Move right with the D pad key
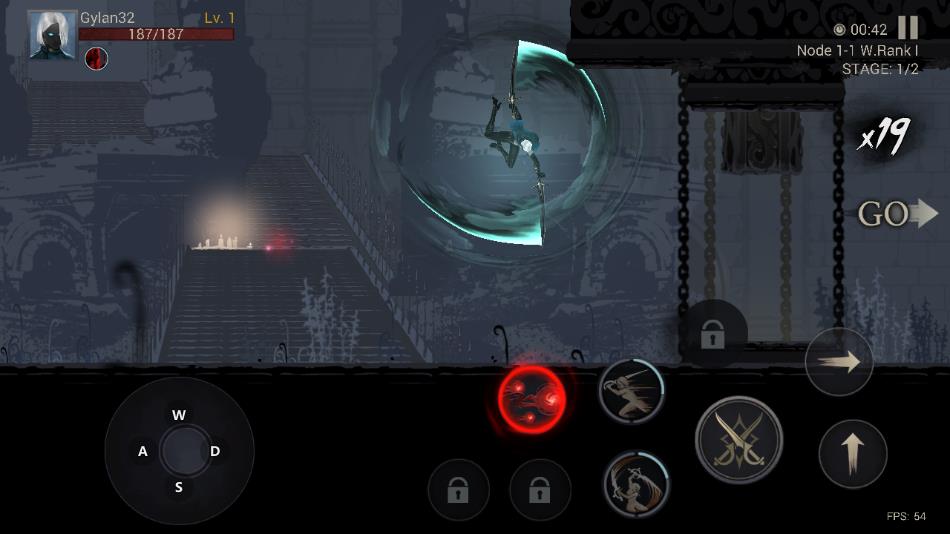Image resolution: width=950 pixels, height=534 pixels. point(215,452)
